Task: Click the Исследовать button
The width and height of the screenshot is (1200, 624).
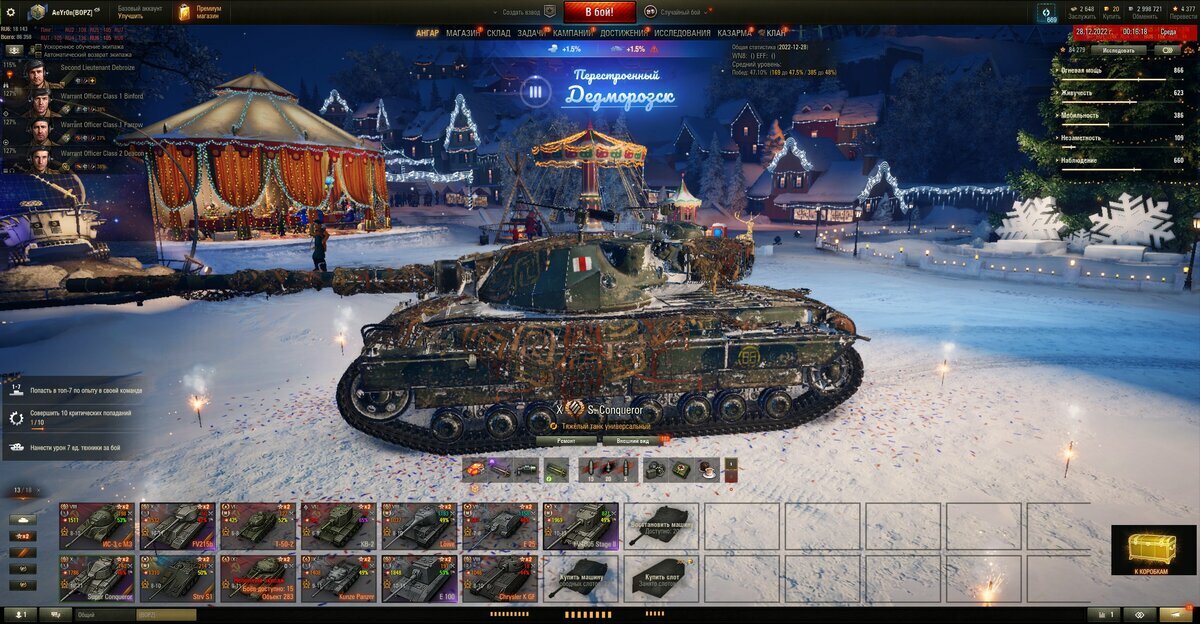Action: point(1118,49)
